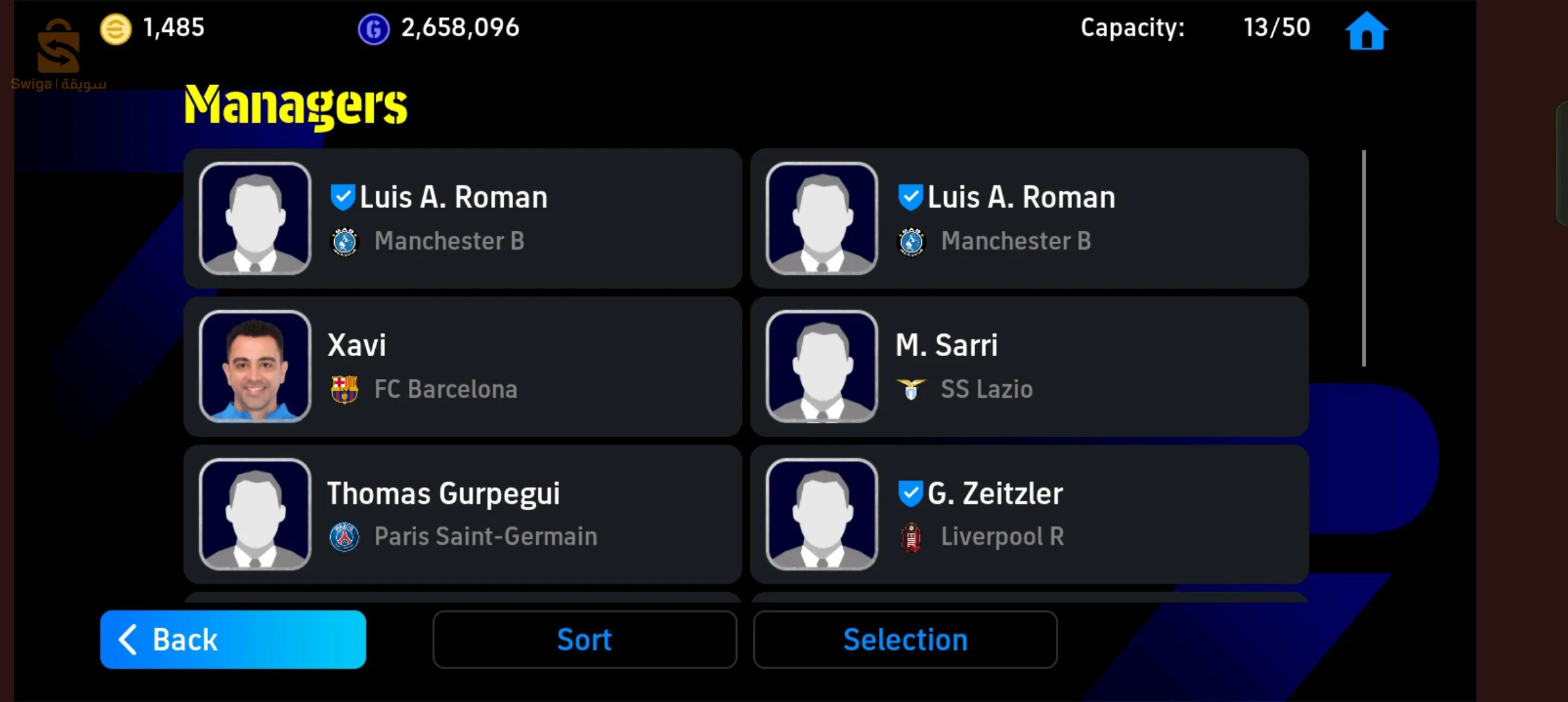The width and height of the screenshot is (1568, 702).
Task: Activate the Selection button
Action: pyautogui.click(x=905, y=639)
